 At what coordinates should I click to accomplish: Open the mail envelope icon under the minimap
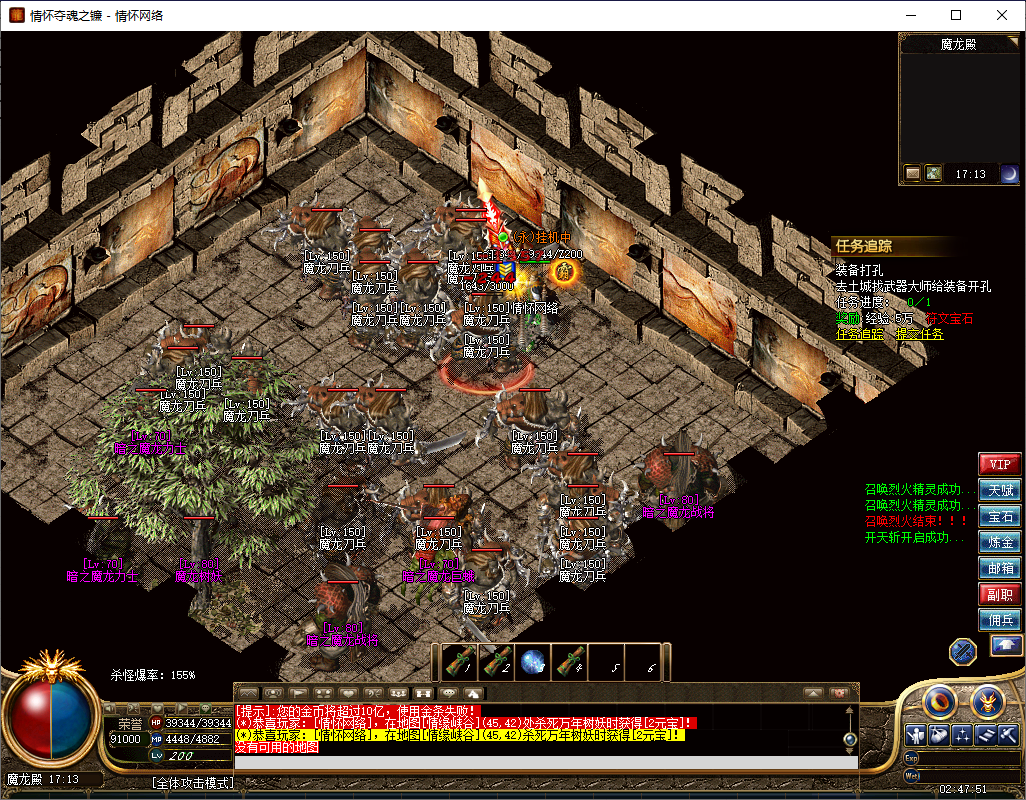913,174
